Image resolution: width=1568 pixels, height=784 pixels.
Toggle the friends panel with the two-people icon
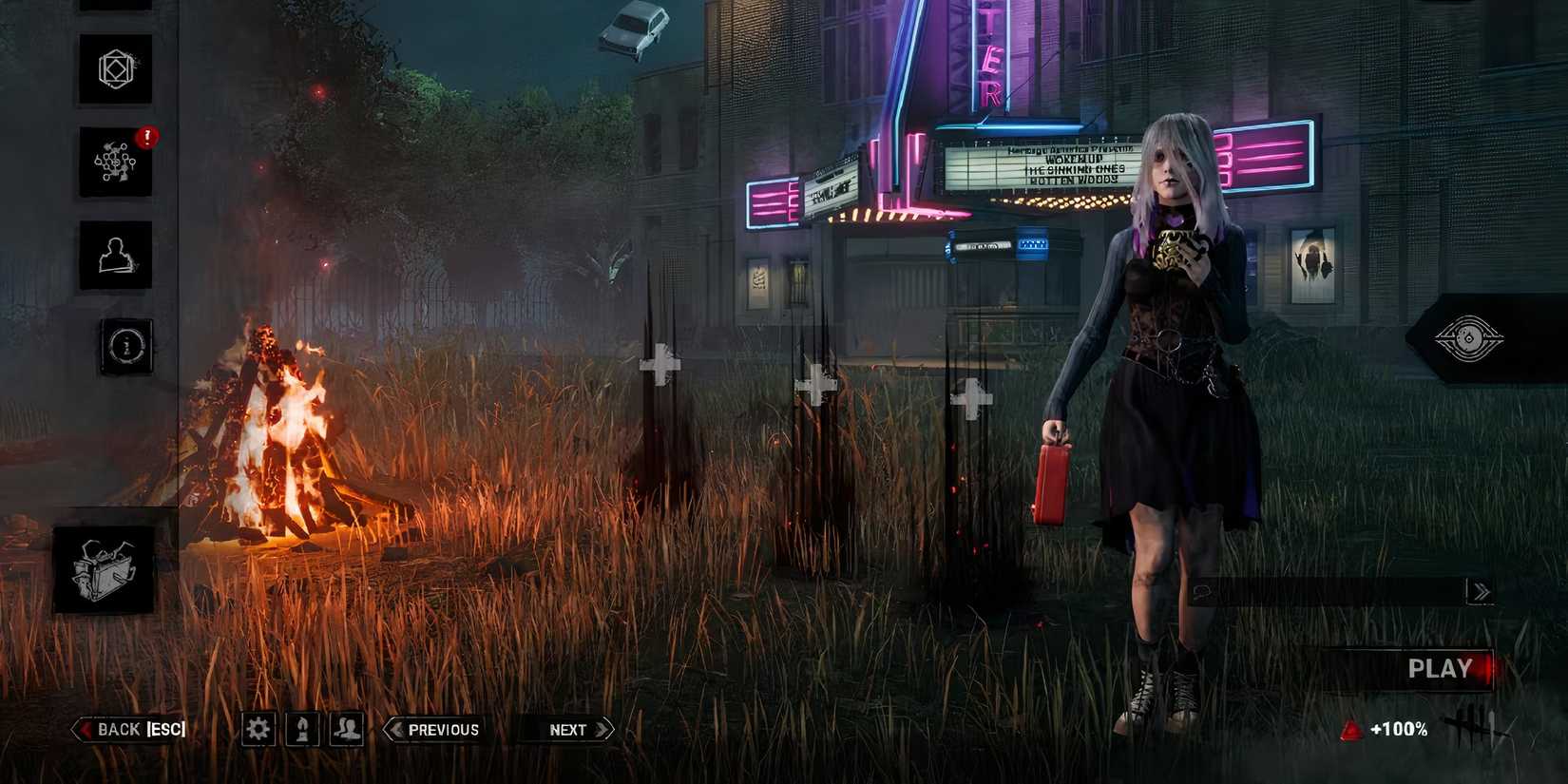pyautogui.click(x=347, y=730)
